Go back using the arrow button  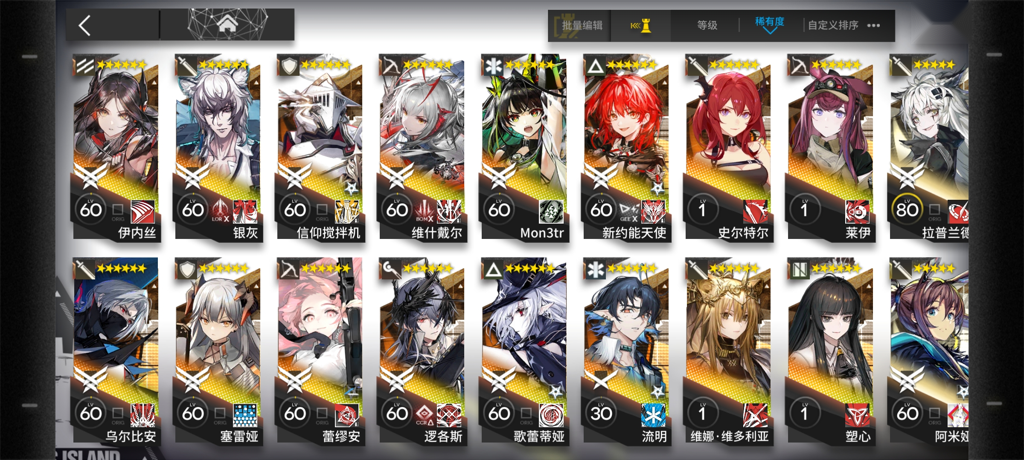coord(86,25)
